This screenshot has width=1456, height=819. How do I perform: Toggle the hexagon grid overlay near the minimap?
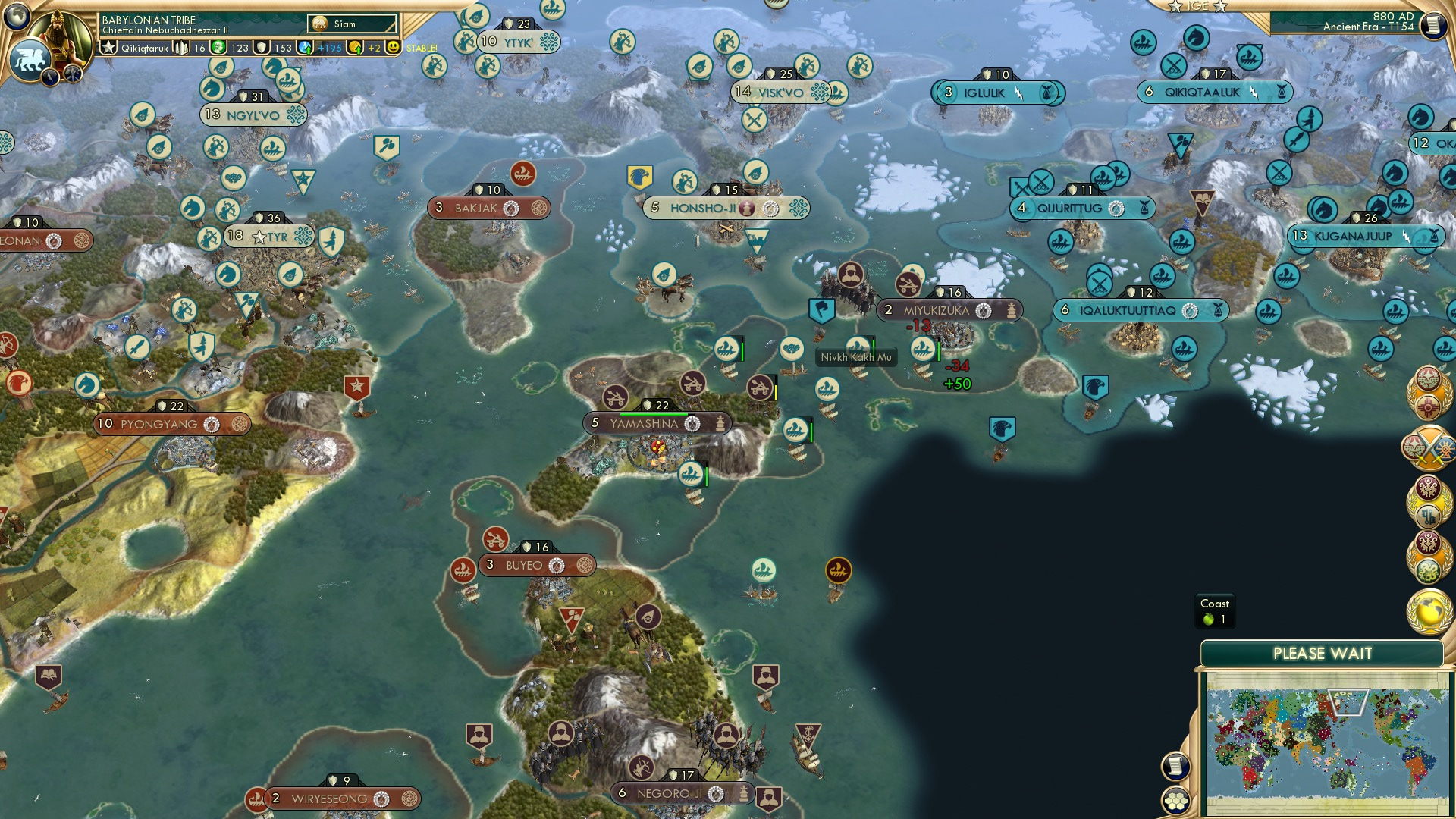click(1176, 802)
